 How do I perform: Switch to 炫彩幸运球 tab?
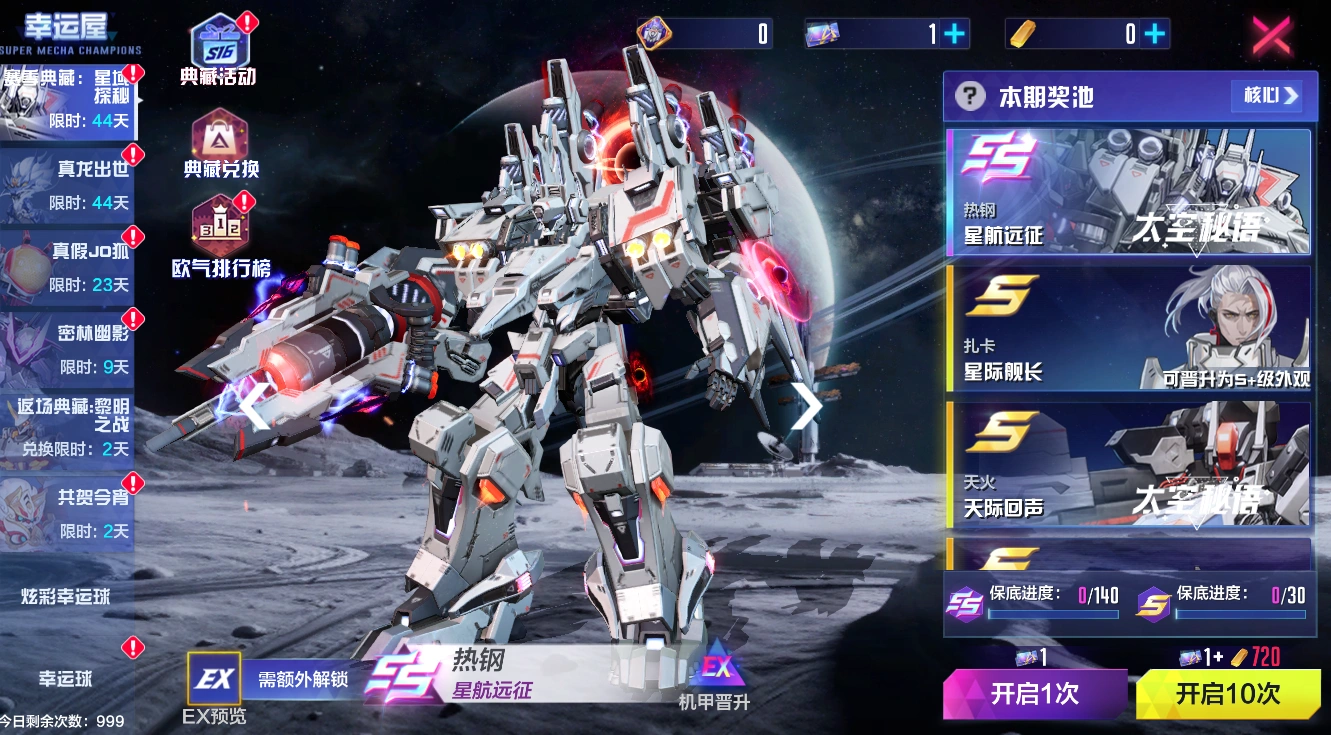tap(66, 597)
